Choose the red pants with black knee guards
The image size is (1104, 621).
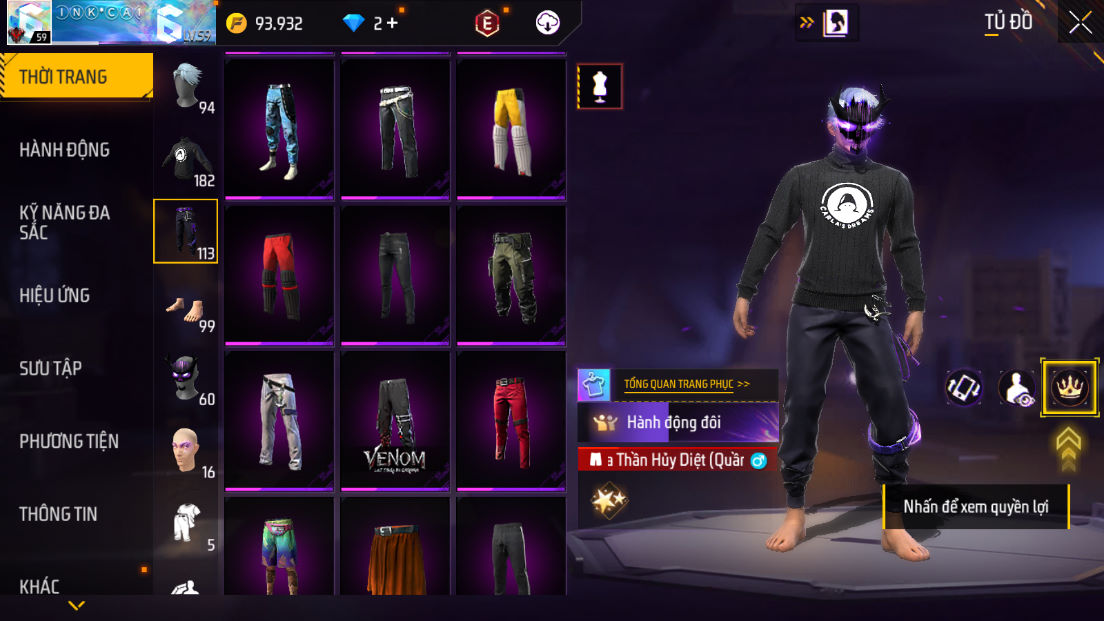point(279,273)
